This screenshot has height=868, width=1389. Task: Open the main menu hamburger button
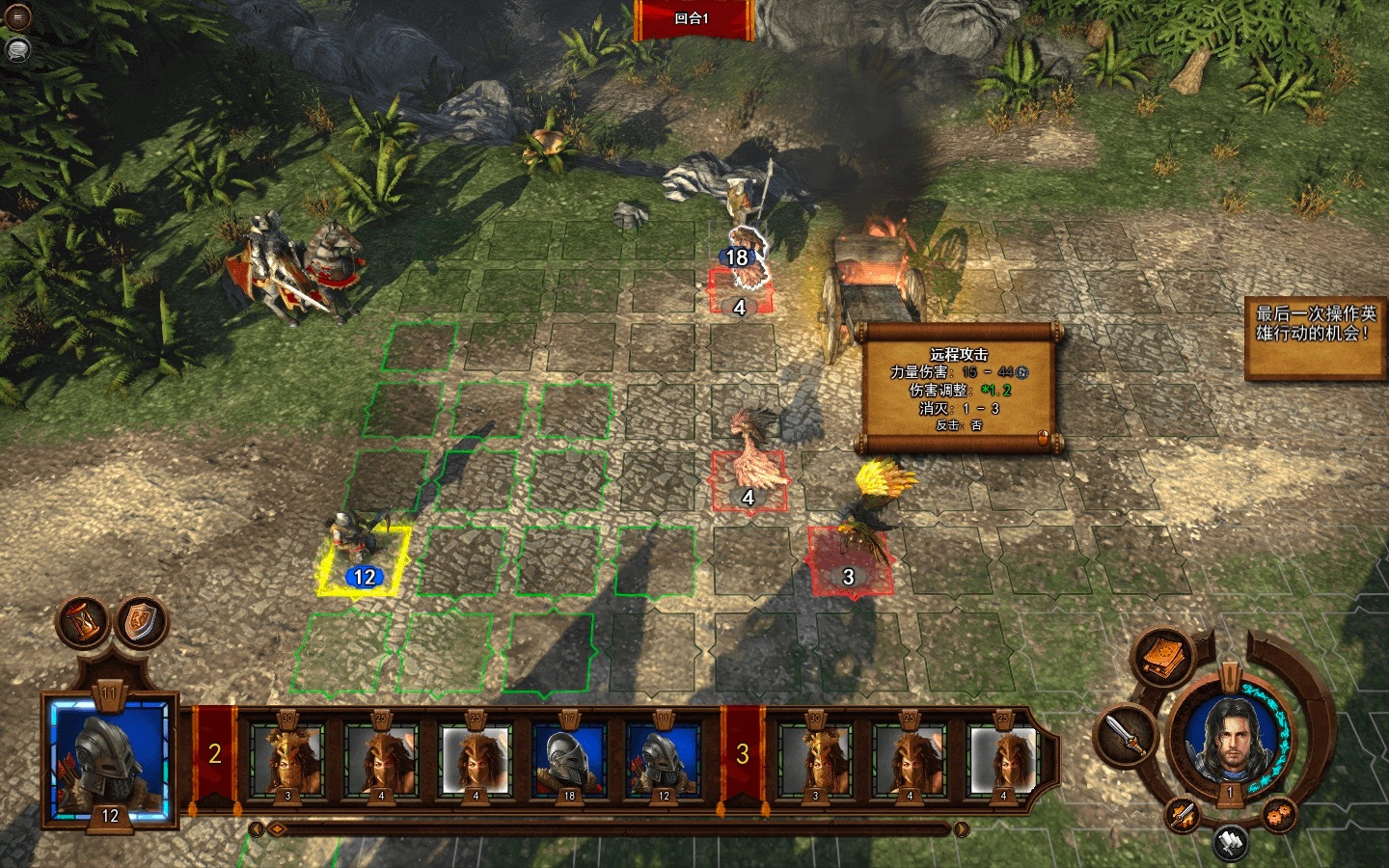pyautogui.click(x=17, y=18)
